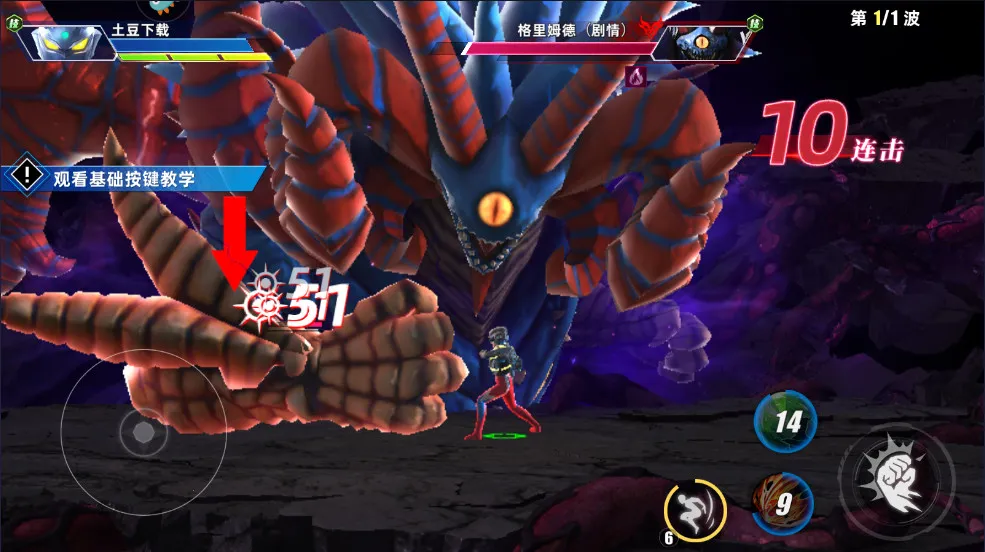Activate the dash skill with yellow ring
This screenshot has height=552, width=985.
click(694, 511)
